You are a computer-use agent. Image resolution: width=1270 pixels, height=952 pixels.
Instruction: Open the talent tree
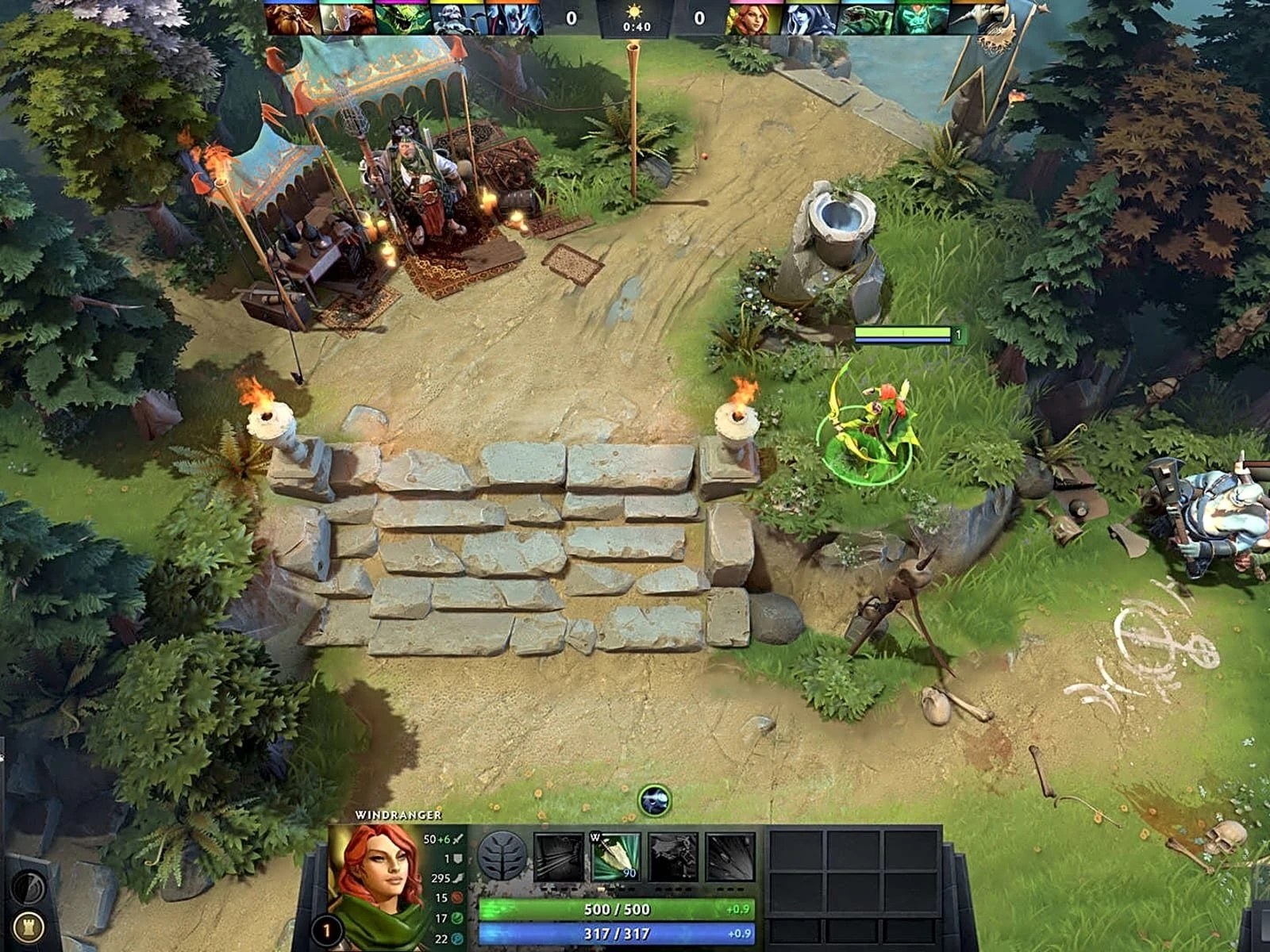pos(502,856)
